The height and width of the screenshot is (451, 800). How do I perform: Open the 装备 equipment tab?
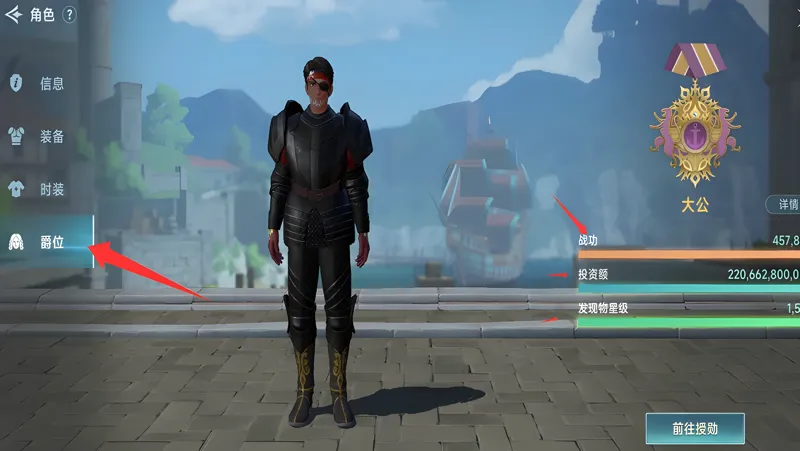pos(42,136)
